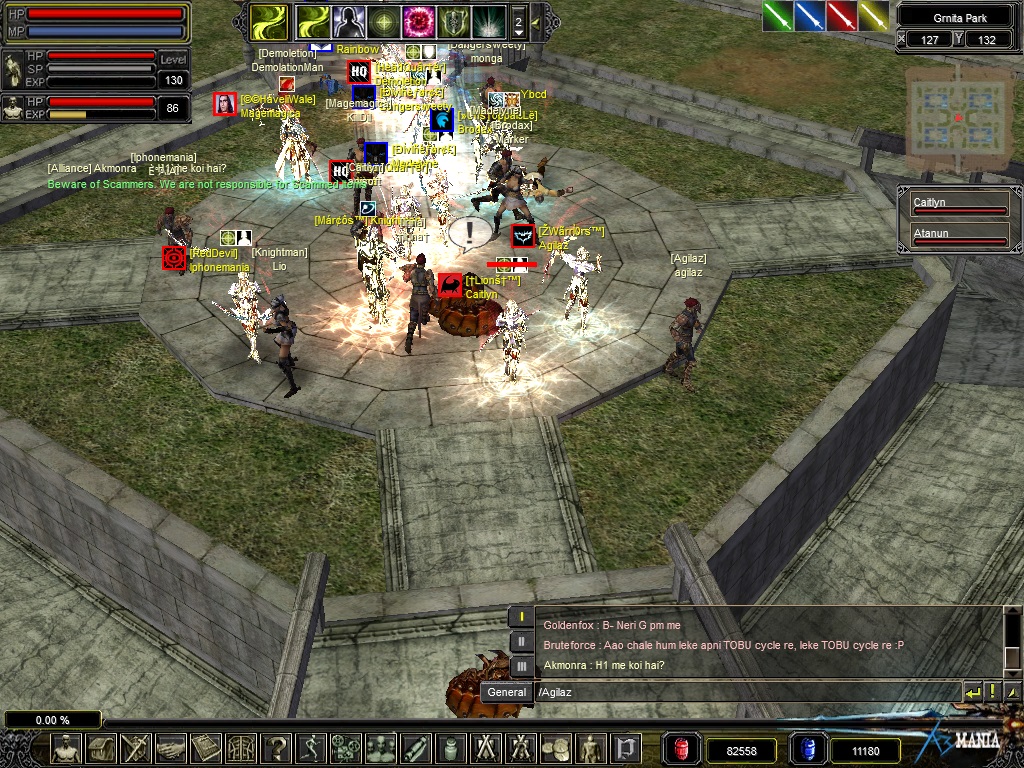Click the chat message input field
This screenshot has width=1024, height=768.
(745, 692)
